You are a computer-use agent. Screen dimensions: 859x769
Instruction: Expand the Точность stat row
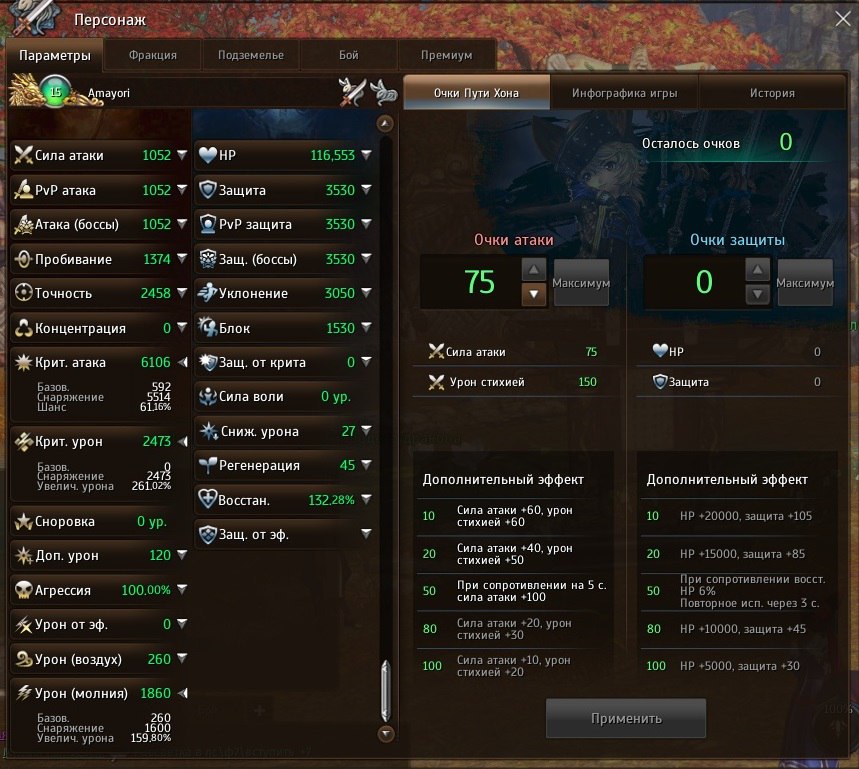click(182, 294)
